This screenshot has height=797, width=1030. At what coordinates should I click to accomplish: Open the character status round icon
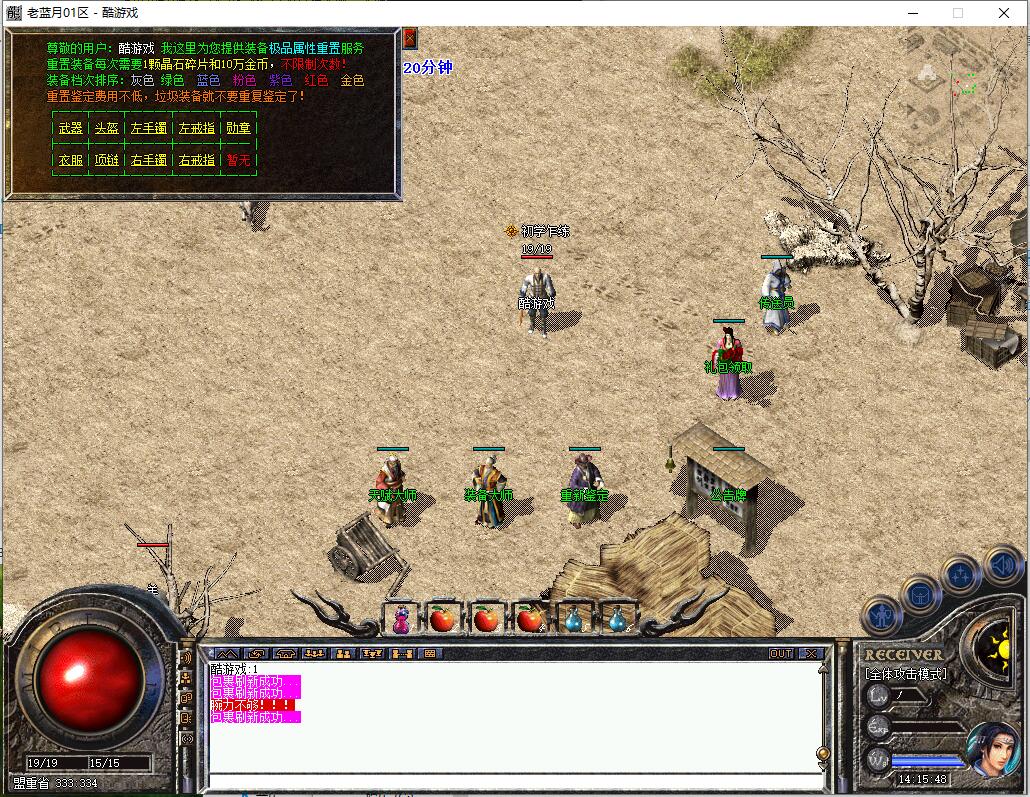point(882,616)
